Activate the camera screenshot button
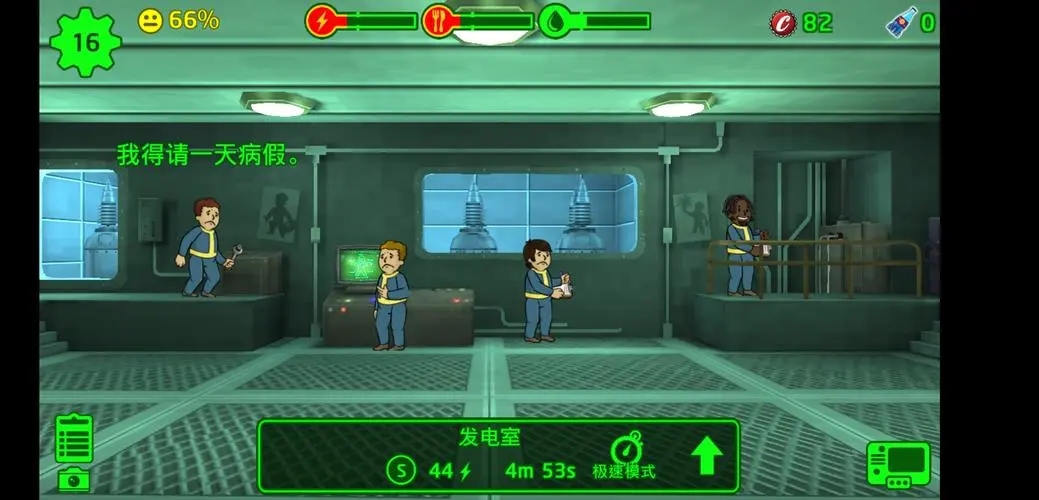 pos(73,480)
